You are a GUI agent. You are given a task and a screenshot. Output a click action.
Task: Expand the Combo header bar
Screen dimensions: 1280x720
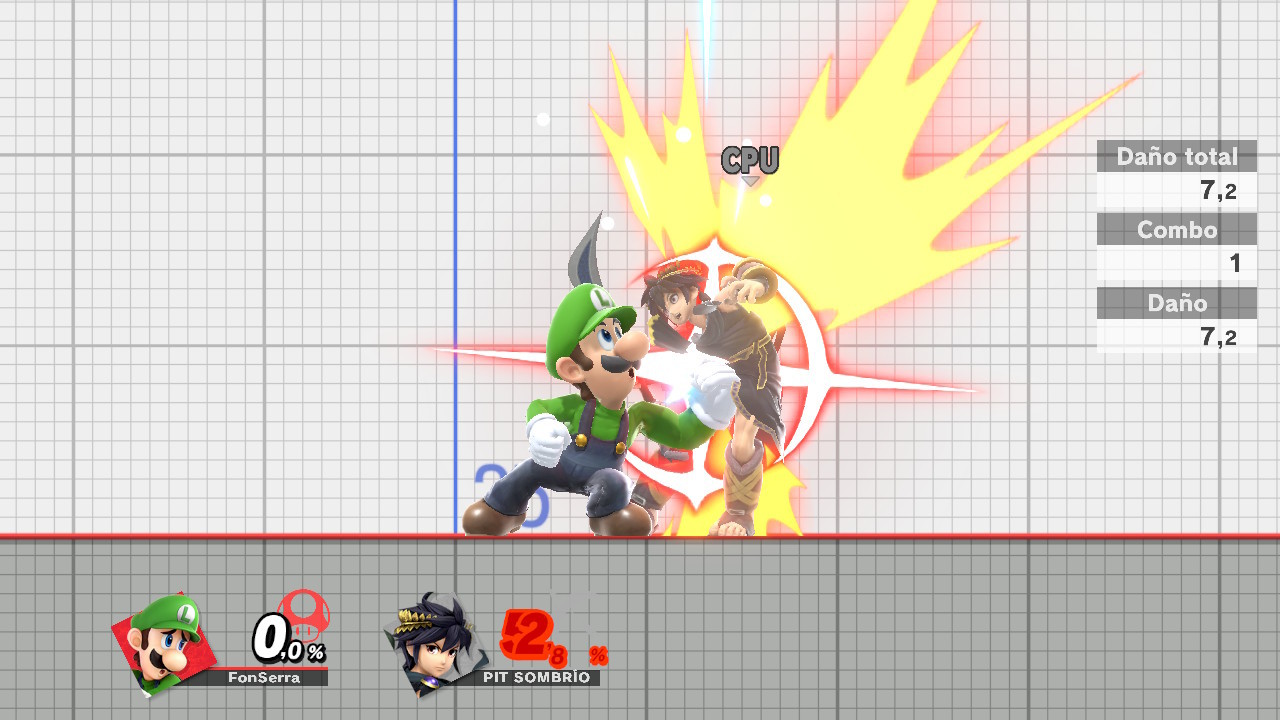tap(1177, 229)
